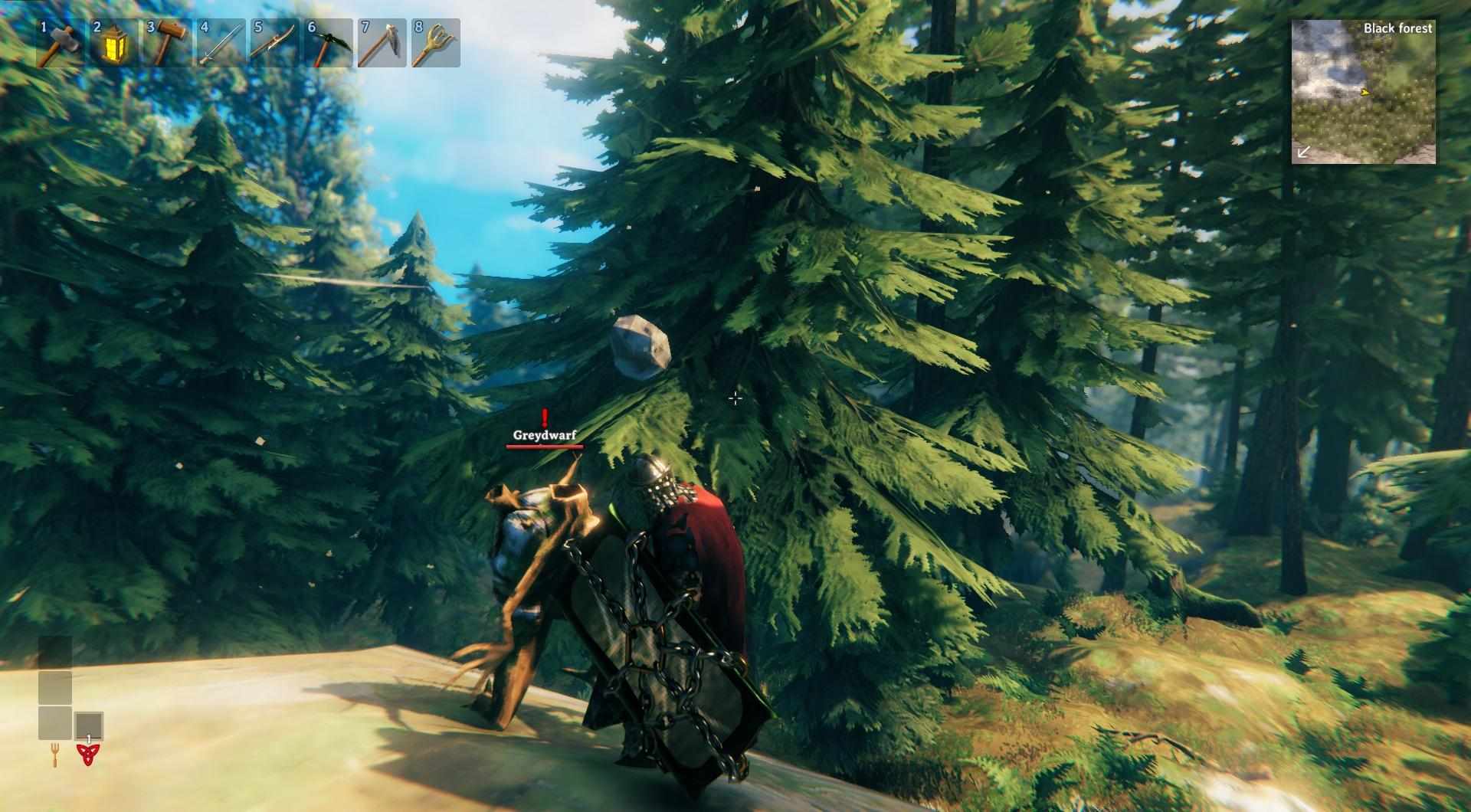
Task: Open the Black forest minimap
Action: [x=1363, y=92]
